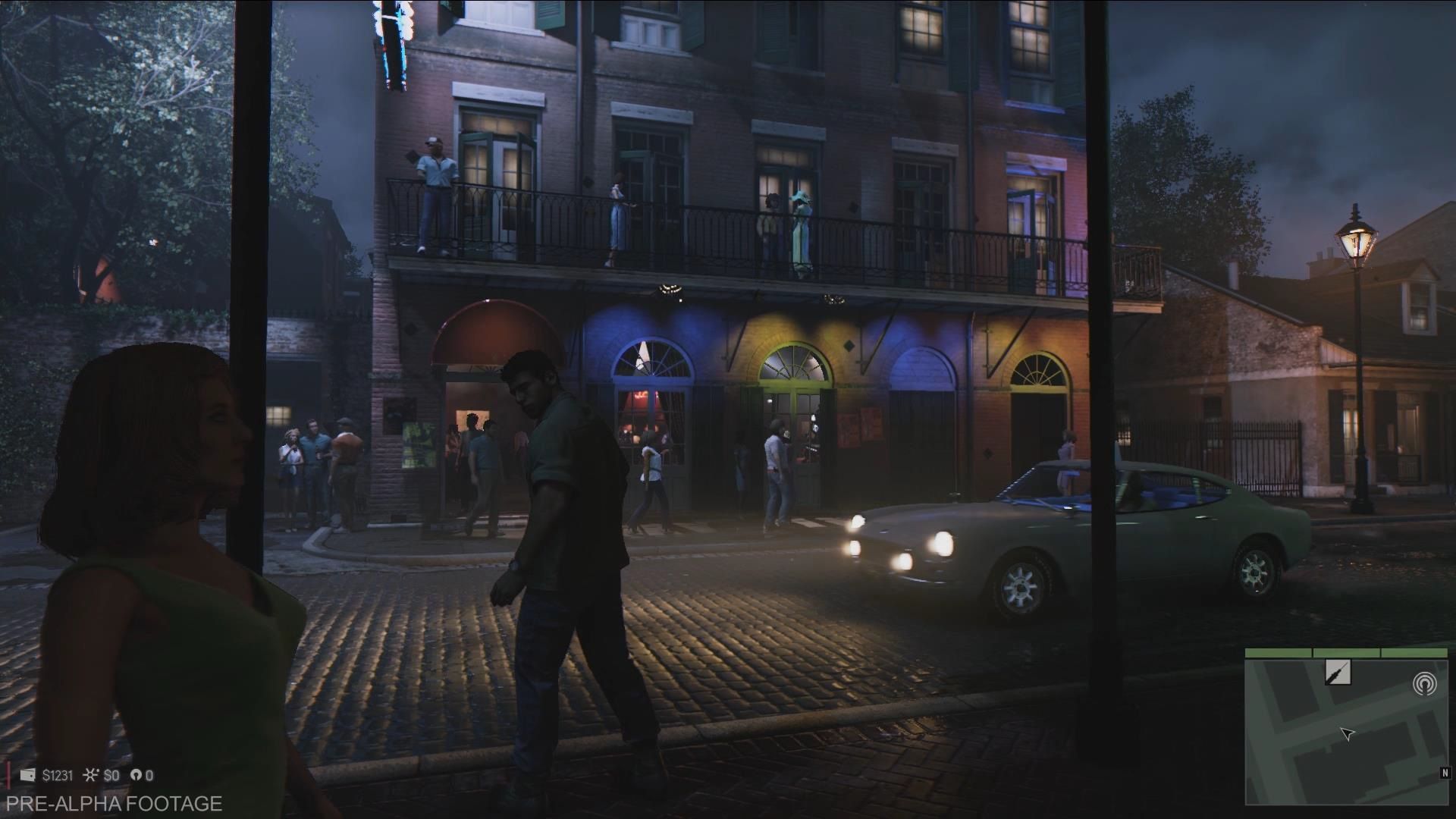Image resolution: width=1456 pixels, height=819 pixels.
Task: Select the money burst icon showing $0
Action: pos(91,774)
